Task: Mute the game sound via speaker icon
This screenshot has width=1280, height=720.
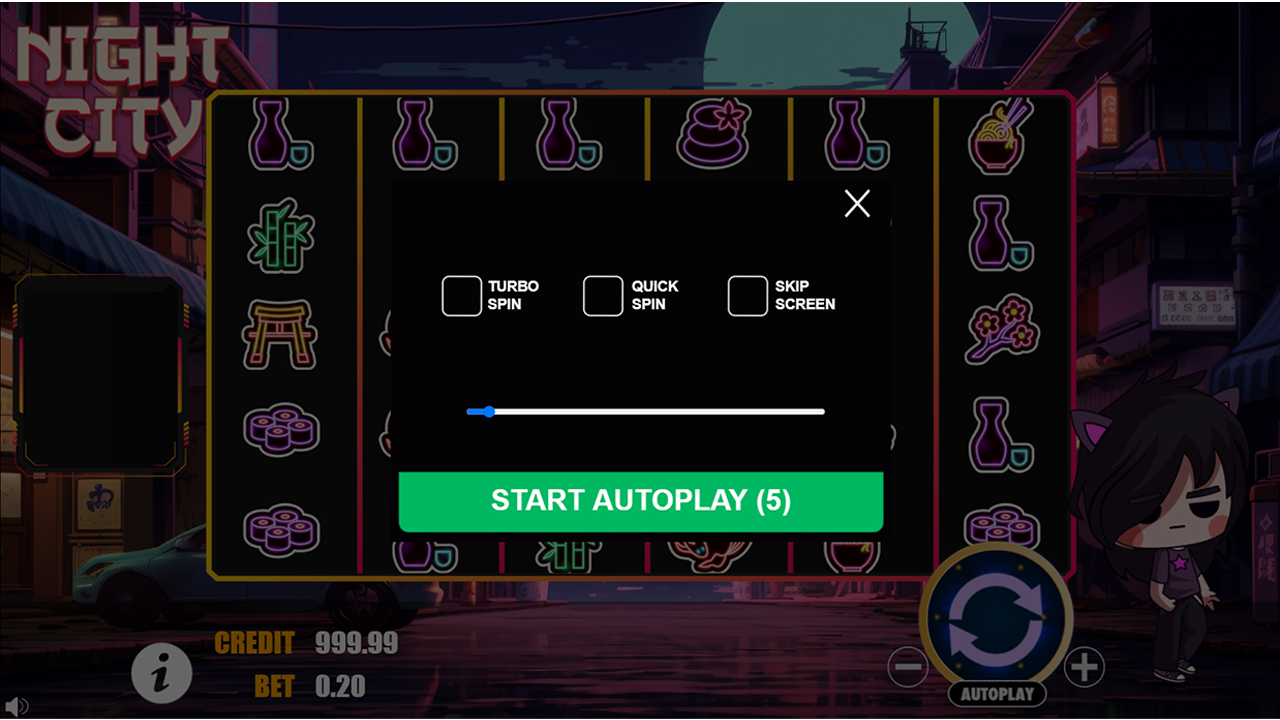Action: [18, 707]
